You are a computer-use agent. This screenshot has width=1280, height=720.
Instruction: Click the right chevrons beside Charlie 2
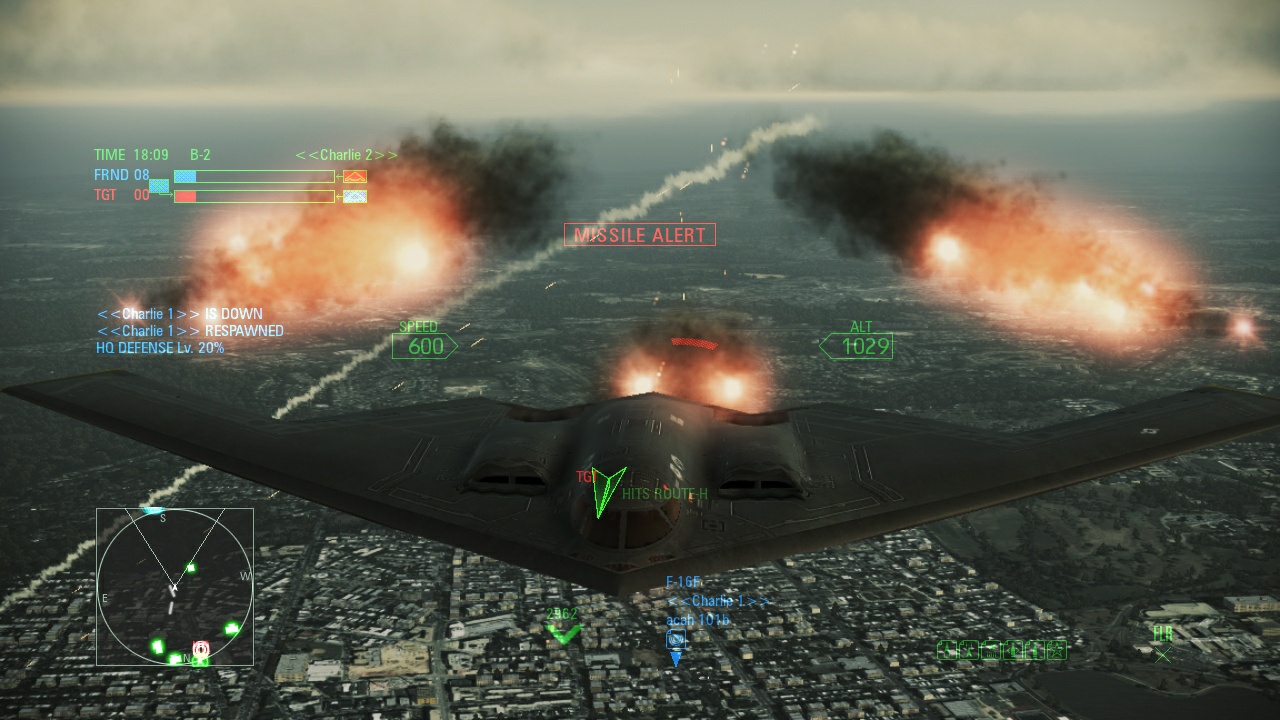385,155
